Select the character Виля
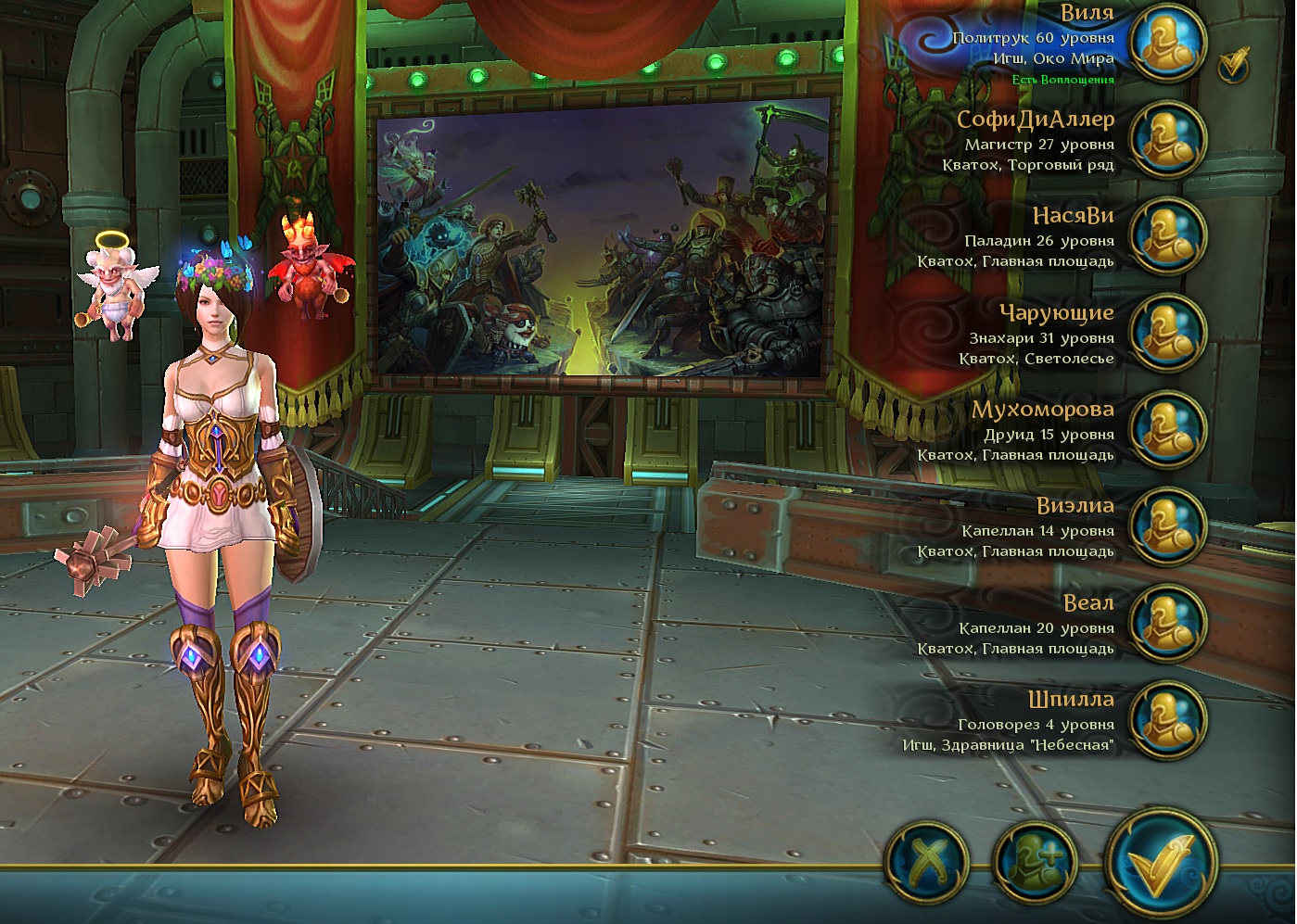 point(1167,43)
